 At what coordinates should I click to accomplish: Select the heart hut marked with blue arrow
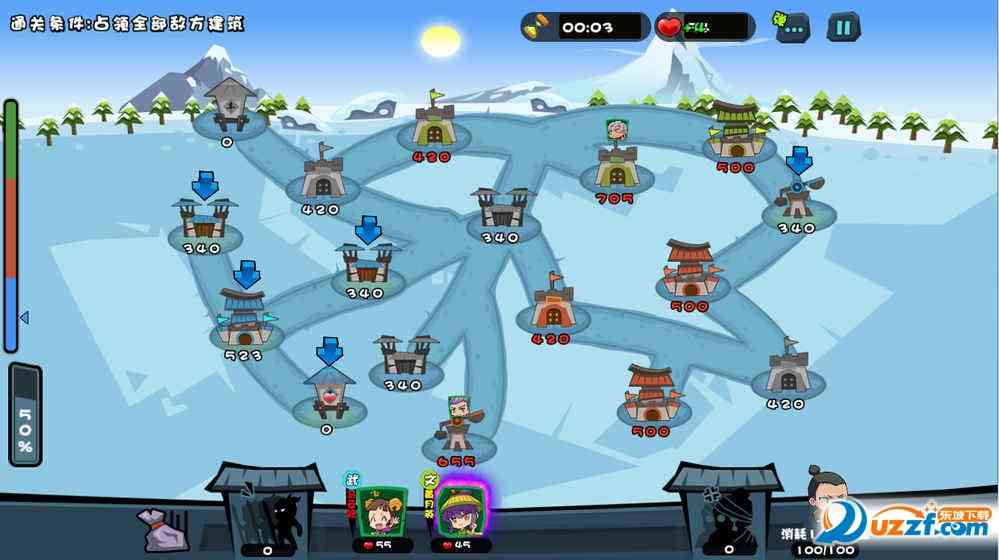coord(327,392)
